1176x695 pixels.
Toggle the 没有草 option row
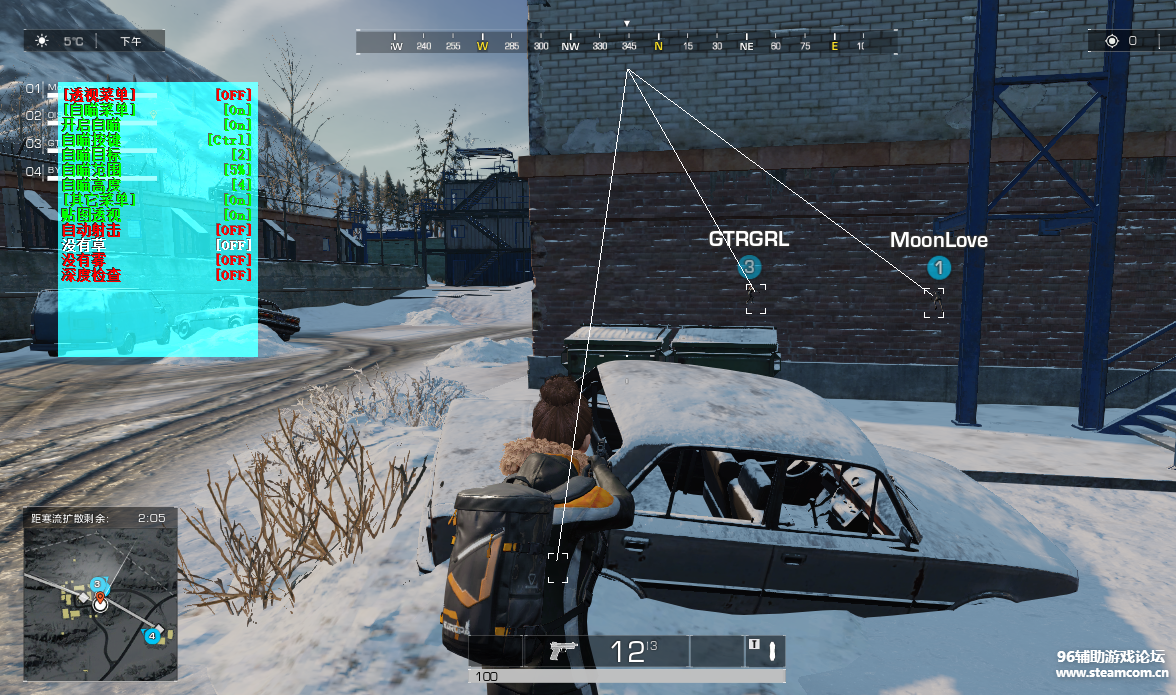(x=155, y=244)
